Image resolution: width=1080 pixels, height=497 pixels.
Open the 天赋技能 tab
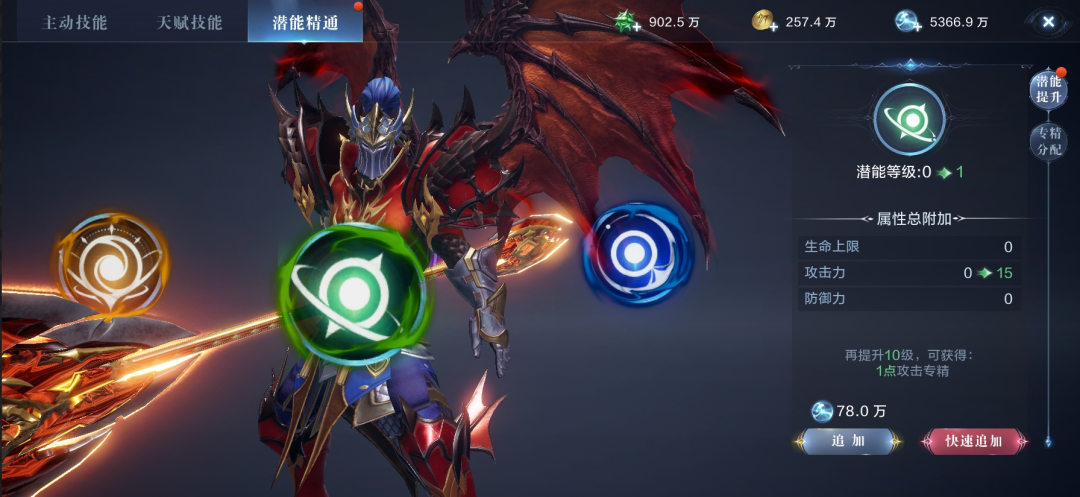click(190, 22)
